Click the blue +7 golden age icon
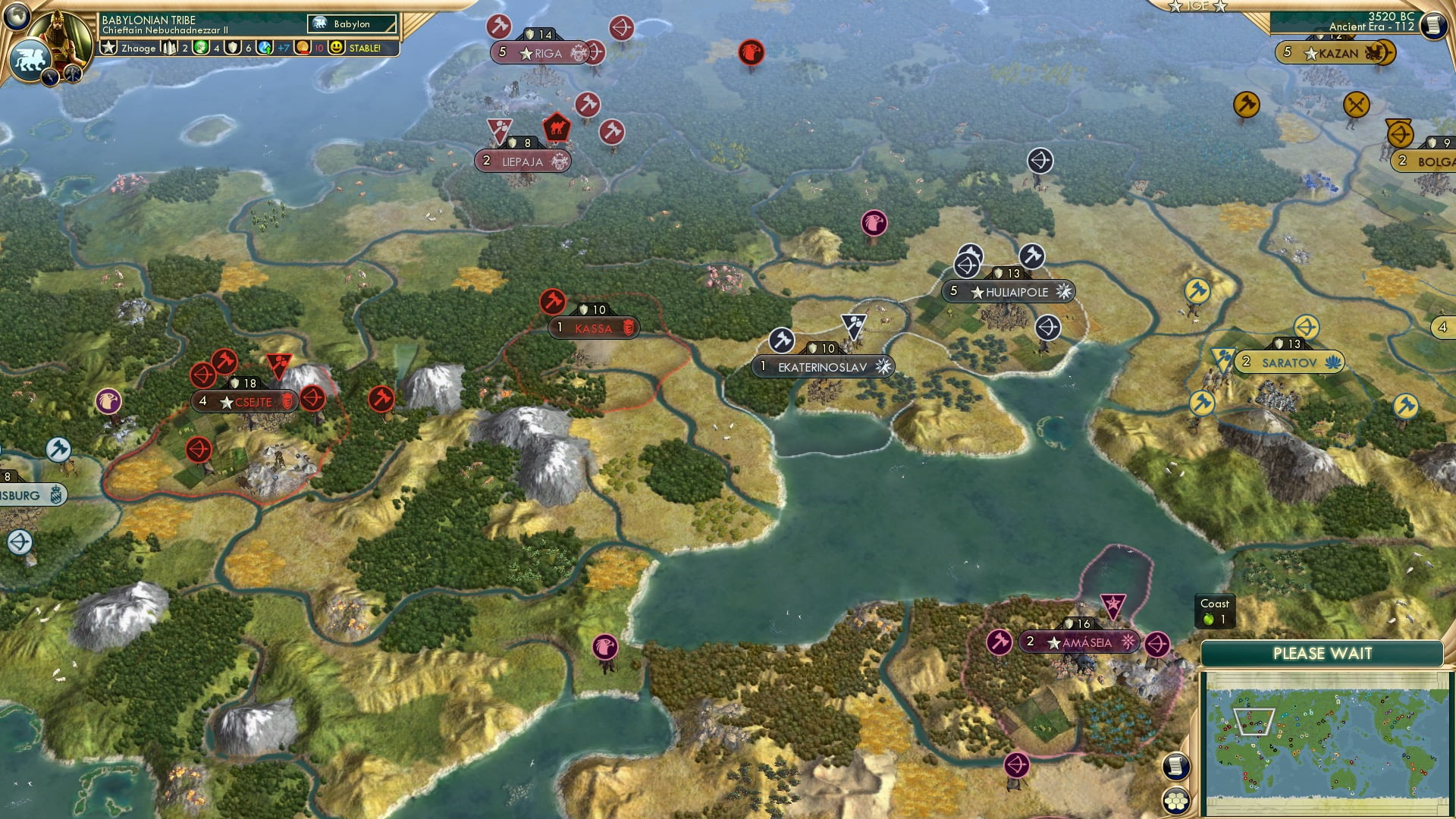Image resolution: width=1456 pixels, height=819 pixels. click(x=263, y=48)
